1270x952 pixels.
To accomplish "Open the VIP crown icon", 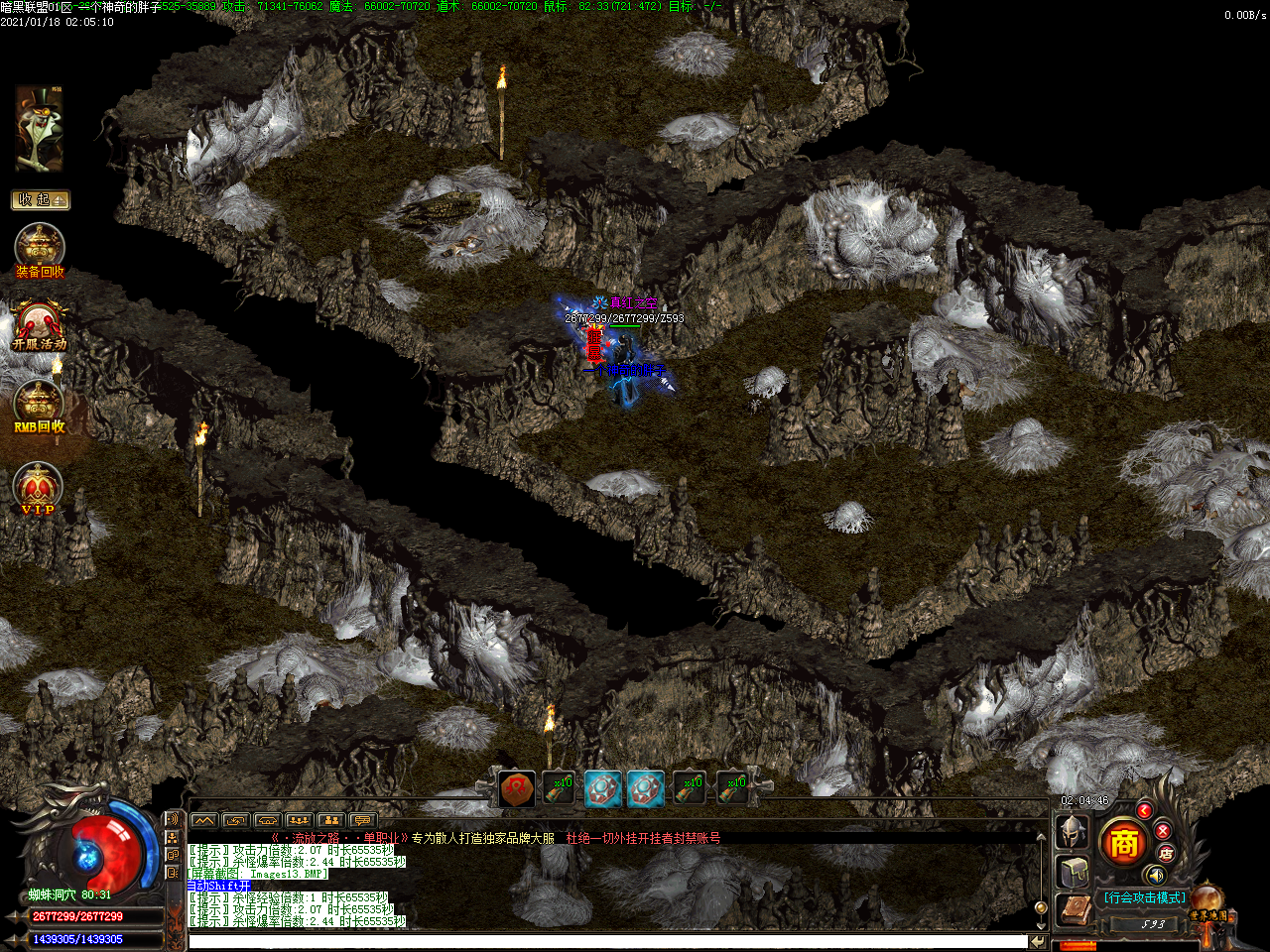I will [x=39, y=488].
